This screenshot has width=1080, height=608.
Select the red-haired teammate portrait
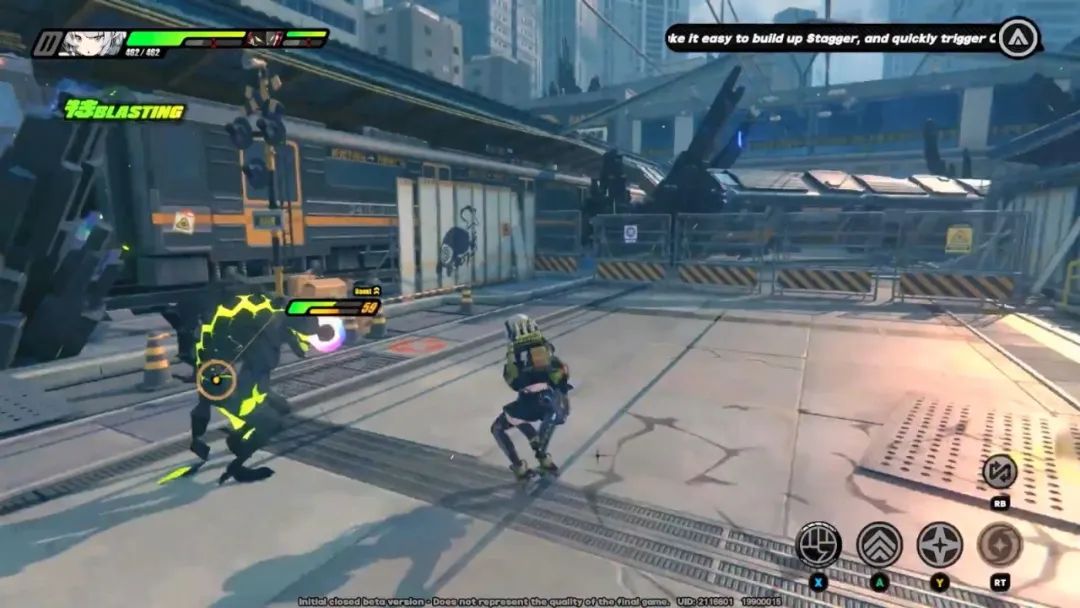click(x=264, y=39)
